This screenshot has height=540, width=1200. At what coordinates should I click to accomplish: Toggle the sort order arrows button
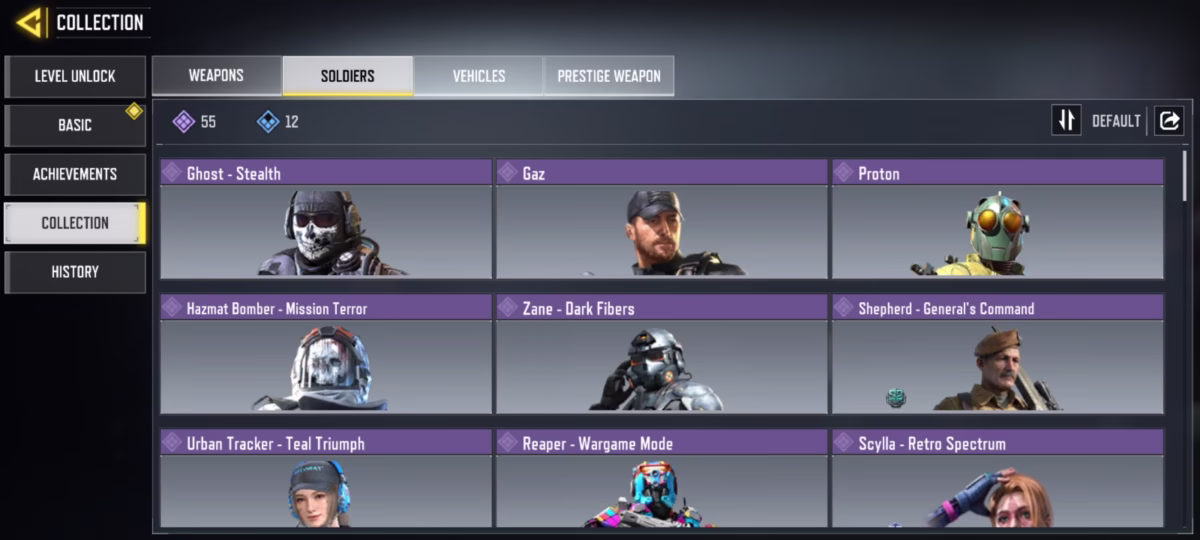[1066, 121]
